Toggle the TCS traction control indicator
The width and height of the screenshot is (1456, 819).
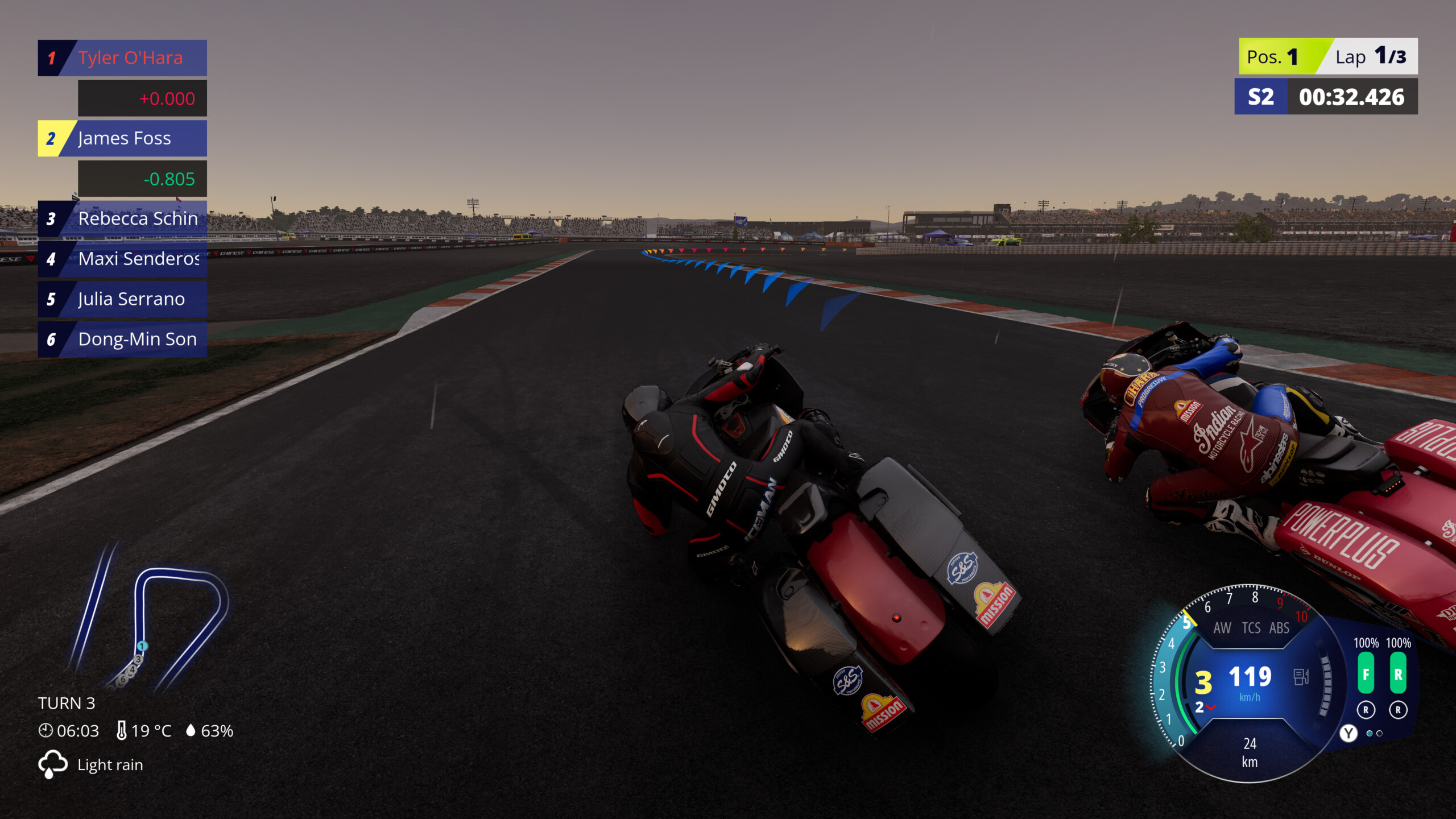(x=1251, y=628)
